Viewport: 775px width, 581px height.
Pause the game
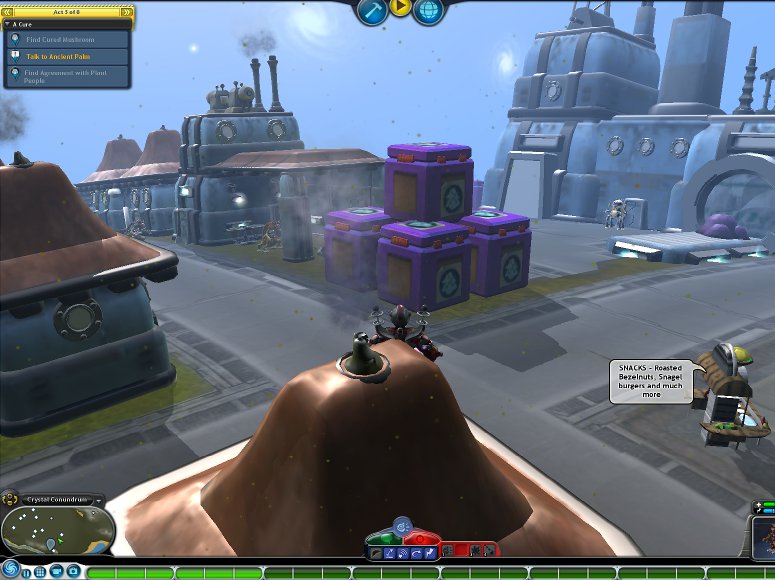click(27, 572)
